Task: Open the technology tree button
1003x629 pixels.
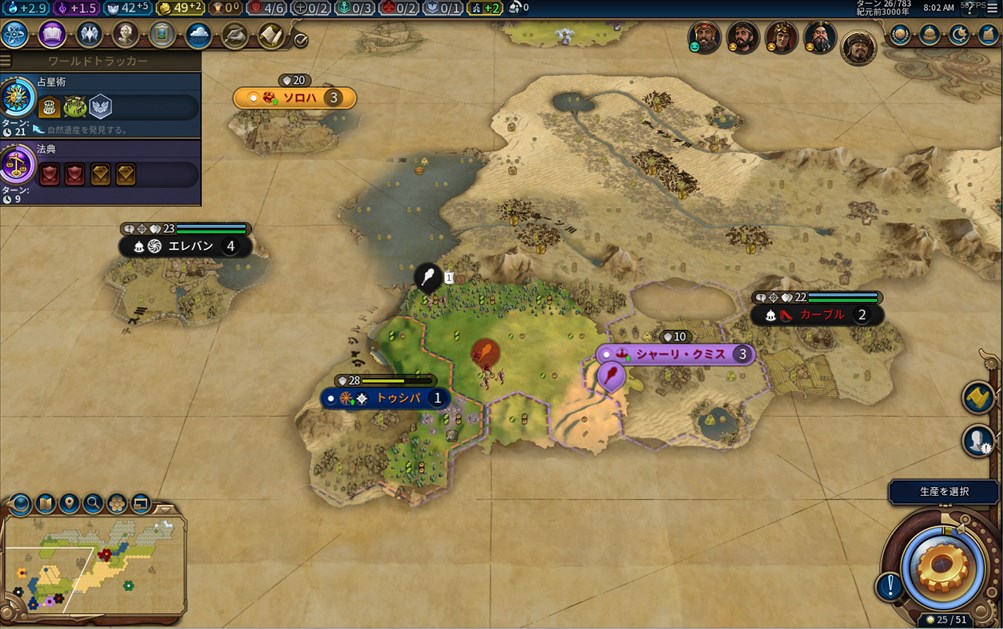Action: [x=16, y=35]
